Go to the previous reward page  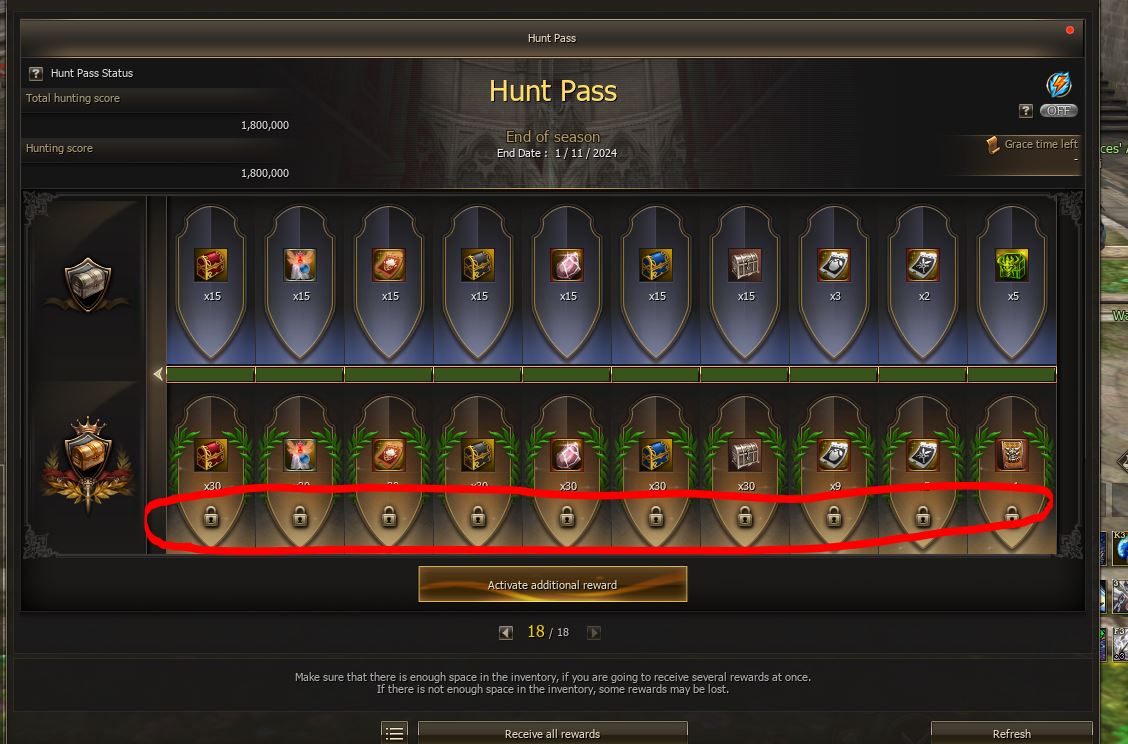click(506, 632)
